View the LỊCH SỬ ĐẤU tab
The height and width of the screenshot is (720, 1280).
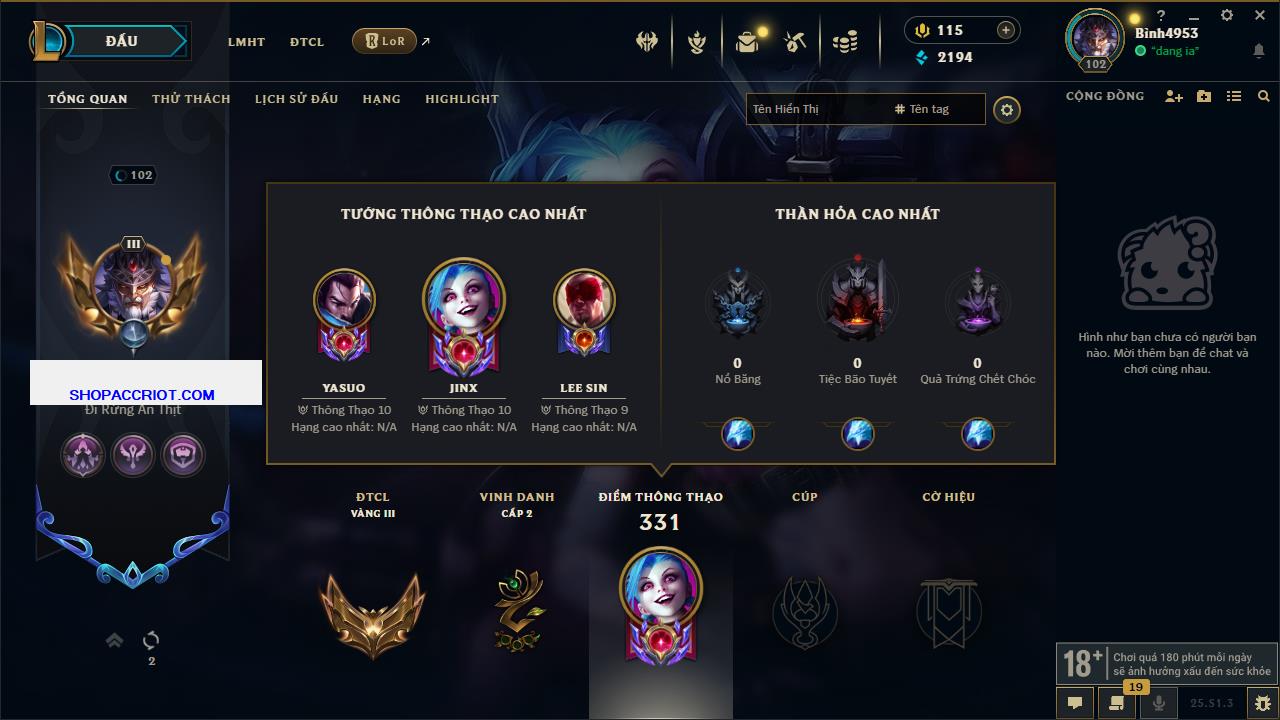coord(296,99)
